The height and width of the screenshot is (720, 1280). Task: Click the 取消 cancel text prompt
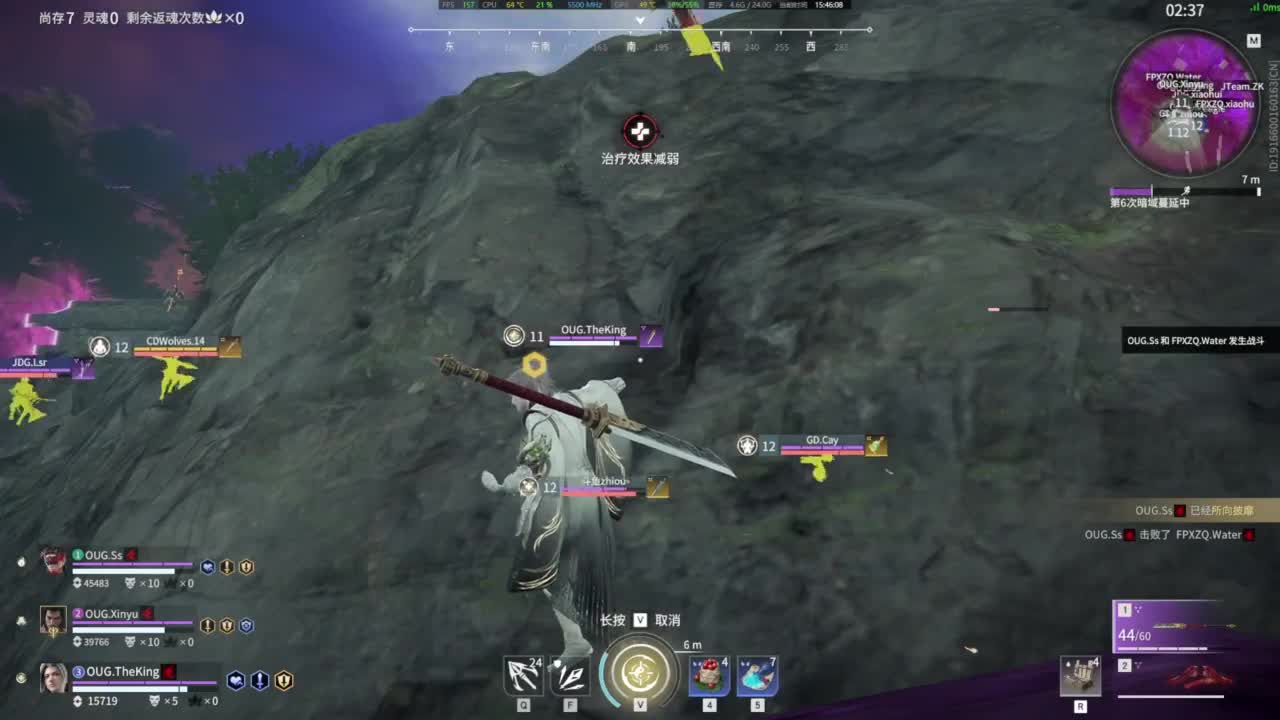(666, 620)
